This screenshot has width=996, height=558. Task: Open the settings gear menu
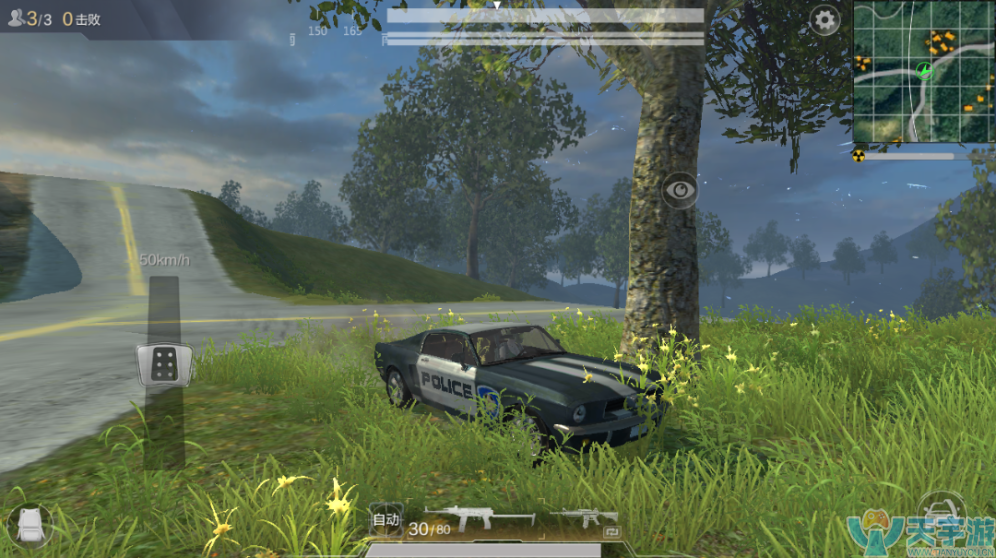coord(825,20)
